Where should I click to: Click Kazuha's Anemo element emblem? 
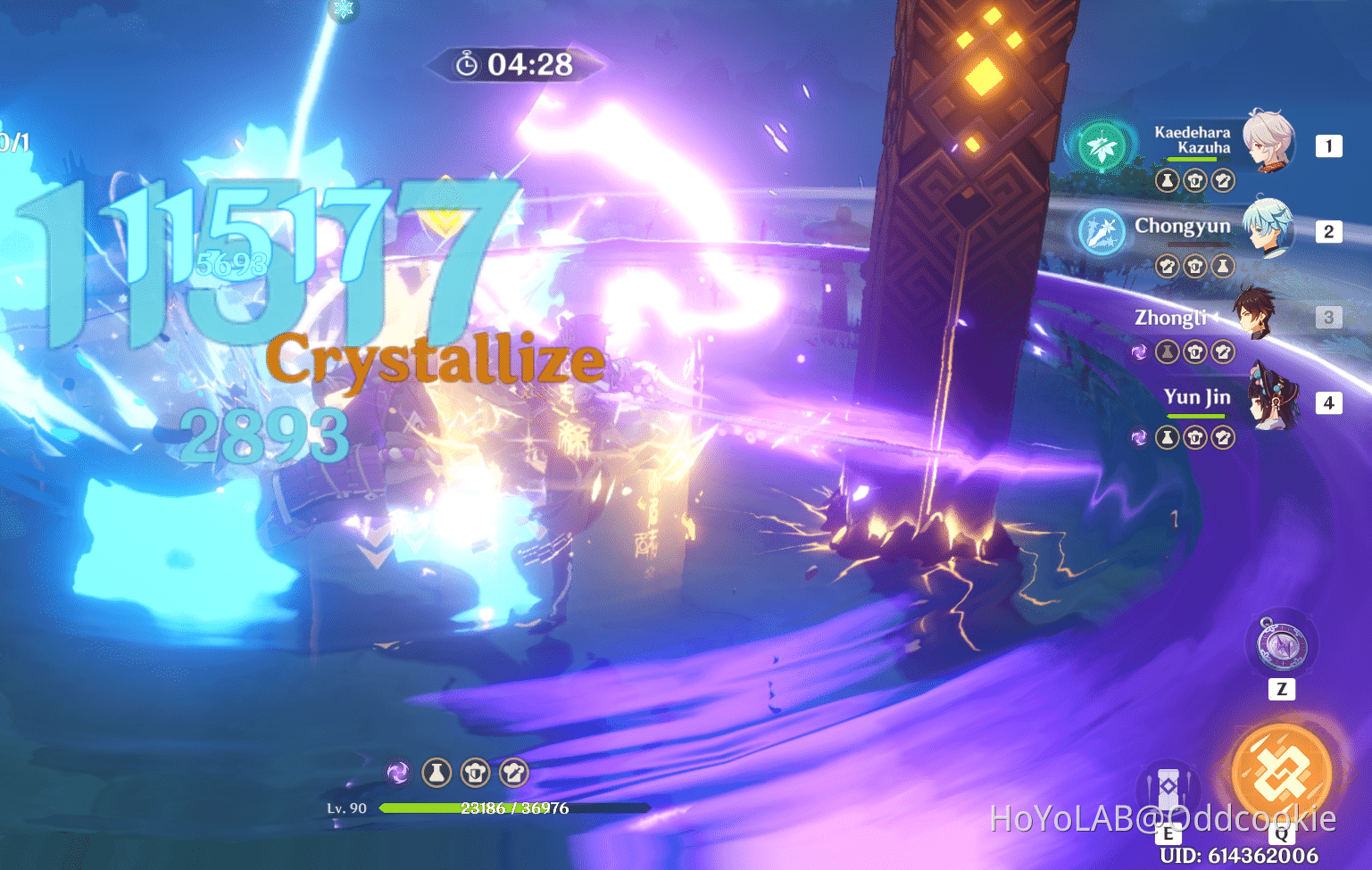click(x=1102, y=147)
